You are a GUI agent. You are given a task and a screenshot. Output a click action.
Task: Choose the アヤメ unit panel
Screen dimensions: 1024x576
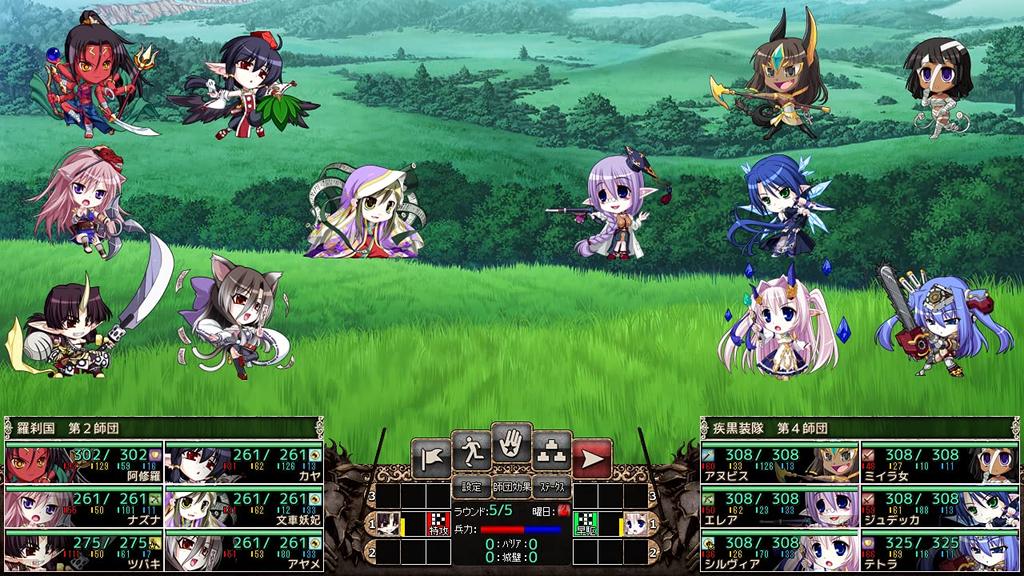click(244, 550)
